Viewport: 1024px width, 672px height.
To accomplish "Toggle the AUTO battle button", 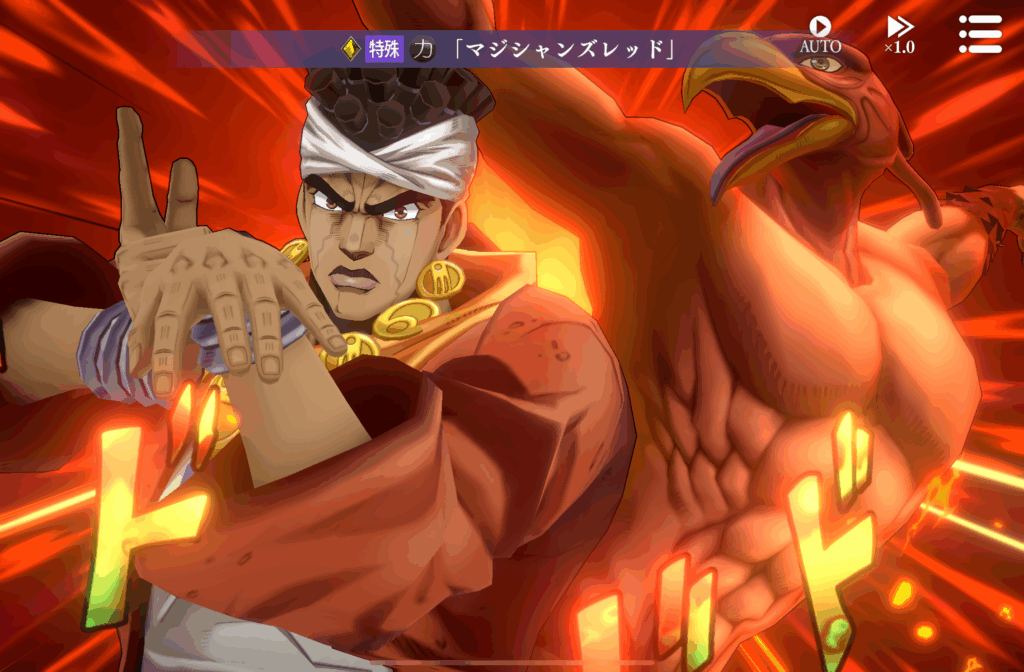I will click(820, 33).
